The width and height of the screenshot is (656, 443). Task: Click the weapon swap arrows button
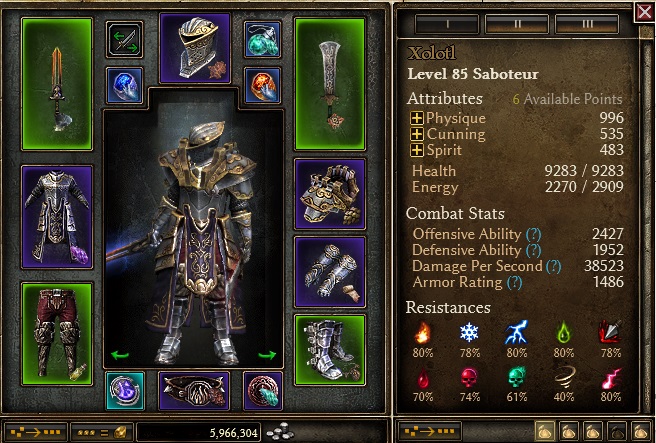pyautogui.click(x=126, y=40)
